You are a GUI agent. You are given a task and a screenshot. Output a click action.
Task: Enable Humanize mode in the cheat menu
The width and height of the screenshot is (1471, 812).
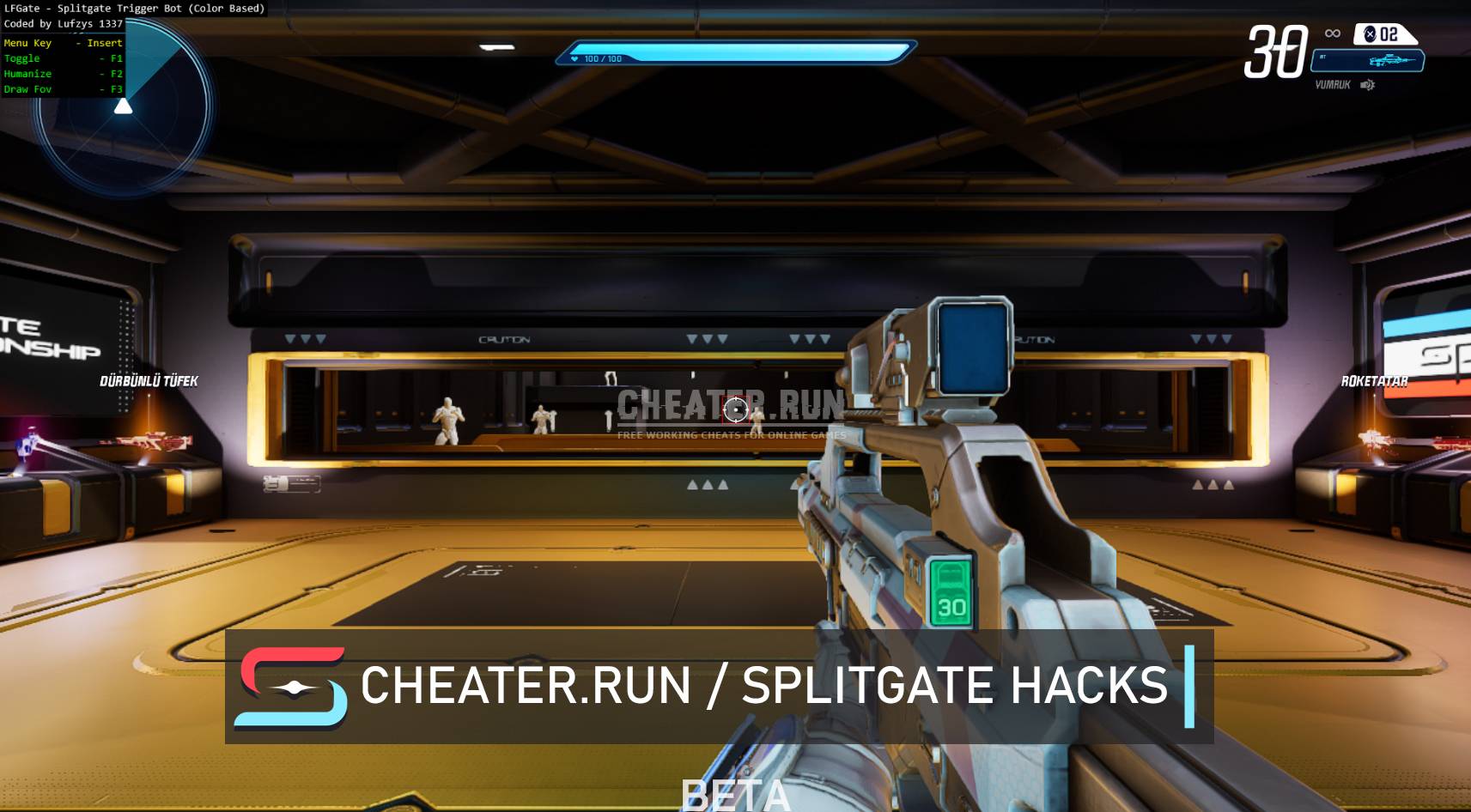click(x=64, y=73)
